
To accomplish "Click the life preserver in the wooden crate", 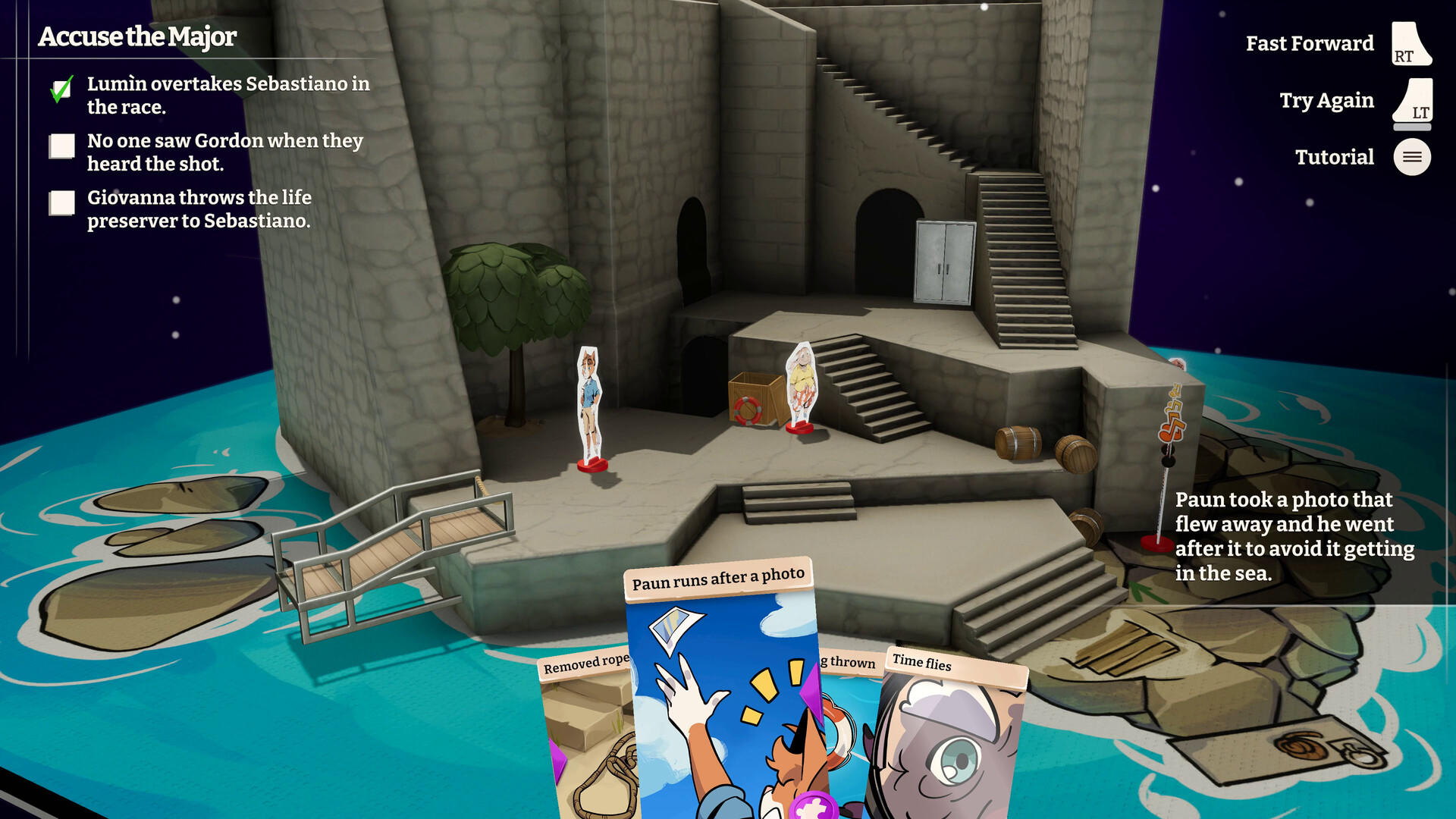I will point(748,412).
